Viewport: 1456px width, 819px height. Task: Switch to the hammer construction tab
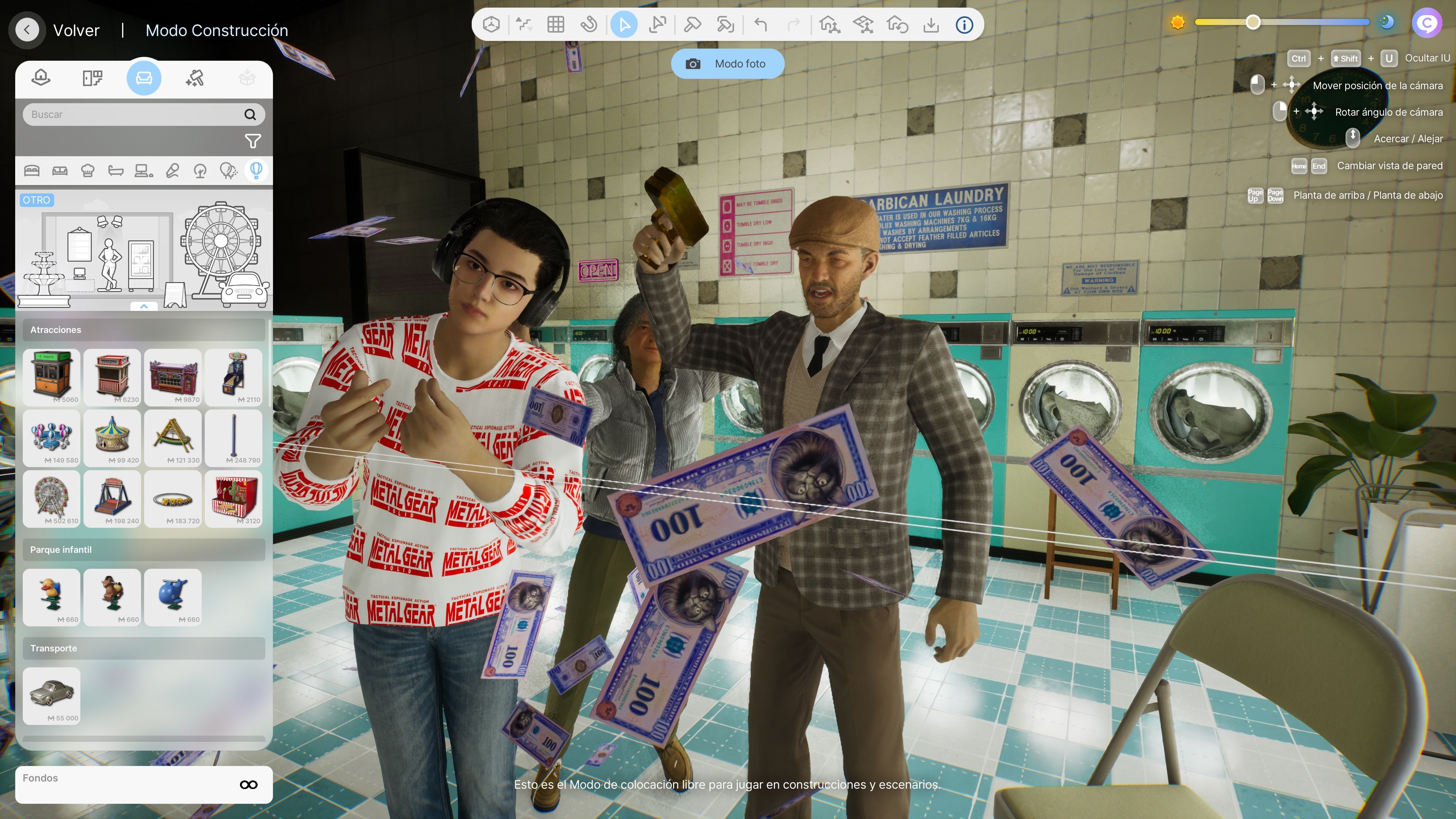click(195, 78)
